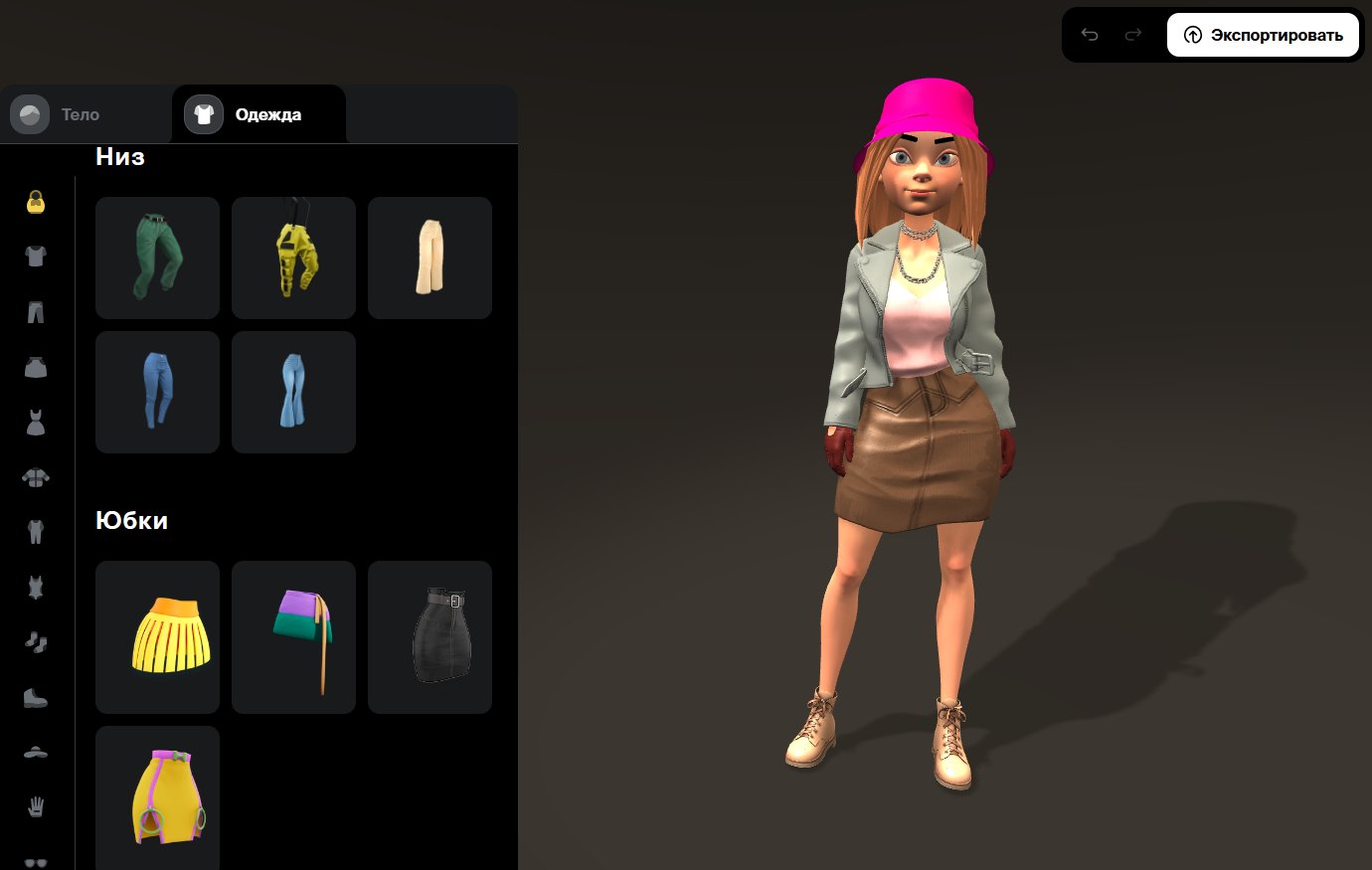Show the dress category
Viewport: 1372px width, 870px height.
coord(36,423)
